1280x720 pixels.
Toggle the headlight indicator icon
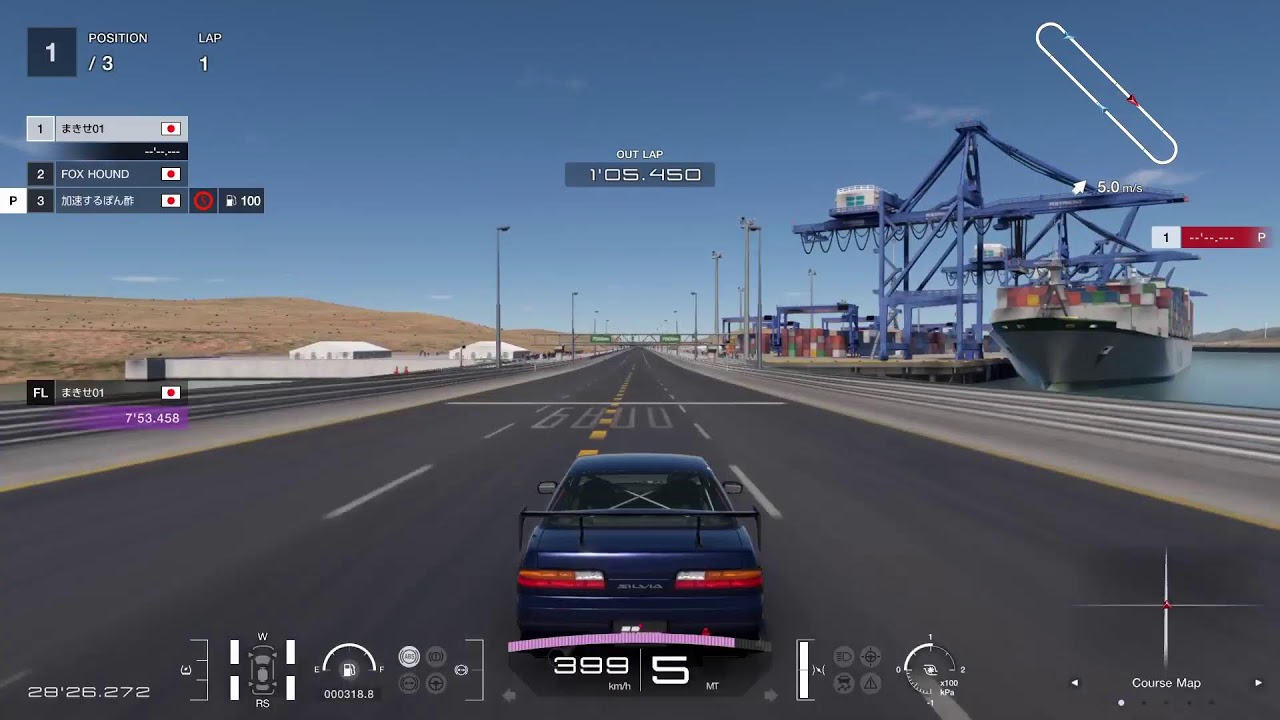point(843,657)
